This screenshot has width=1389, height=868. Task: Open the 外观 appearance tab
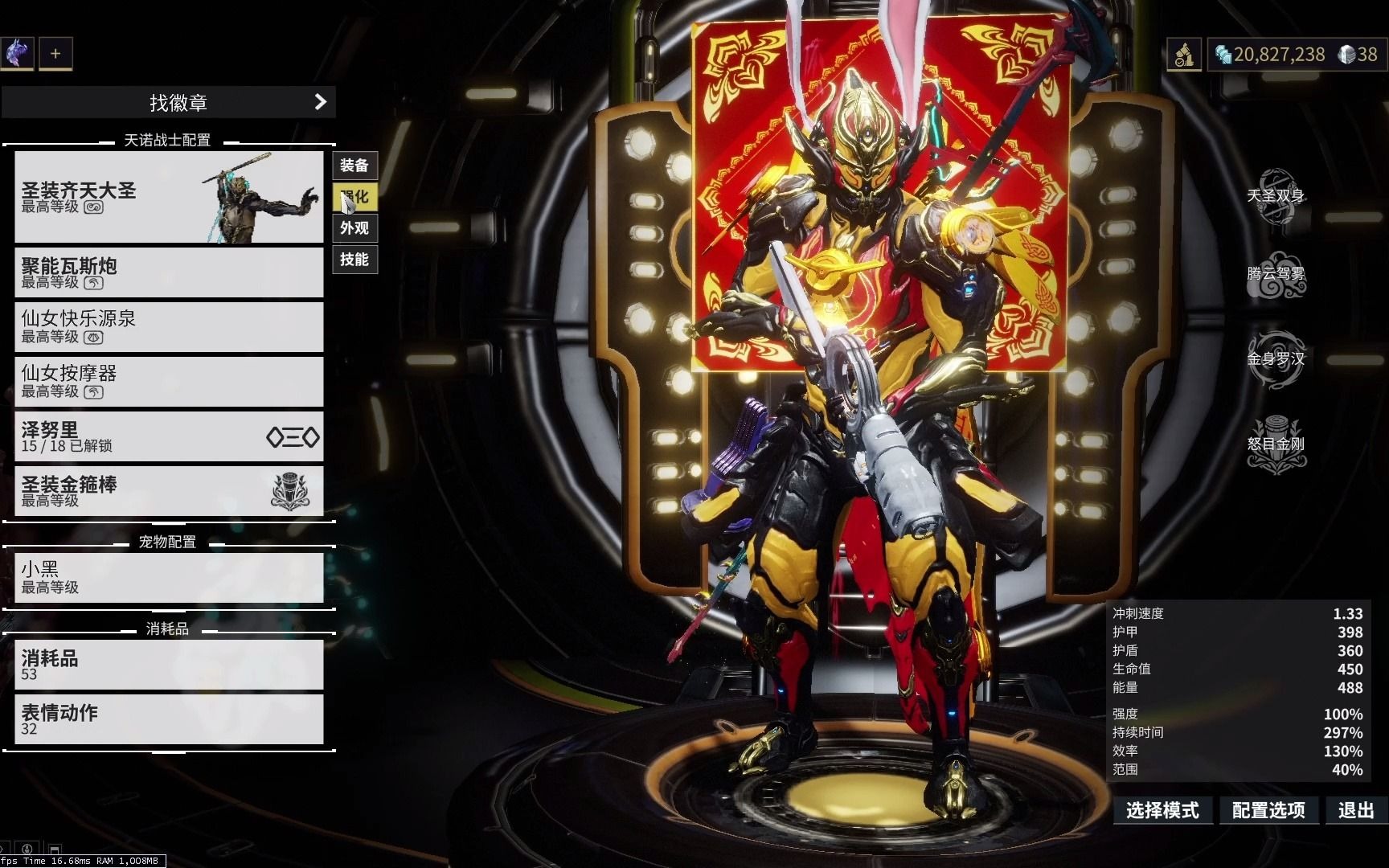pos(354,228)
